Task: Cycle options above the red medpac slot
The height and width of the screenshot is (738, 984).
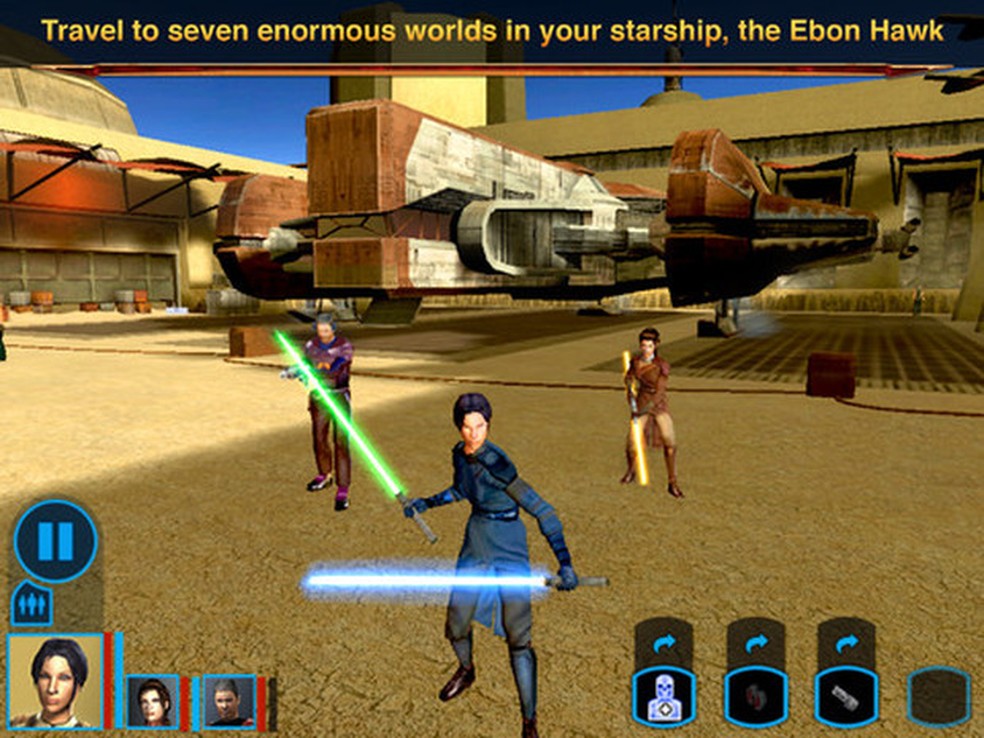Action: pos(755,643)
